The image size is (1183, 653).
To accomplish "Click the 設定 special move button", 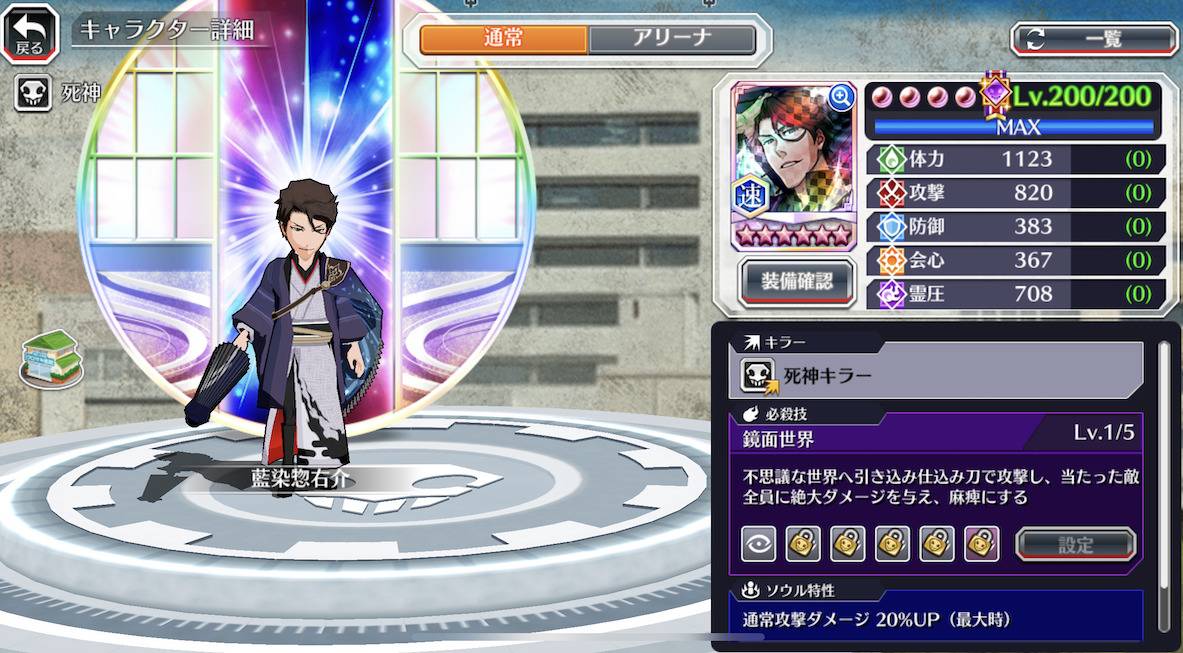I will coord(1075,545).
